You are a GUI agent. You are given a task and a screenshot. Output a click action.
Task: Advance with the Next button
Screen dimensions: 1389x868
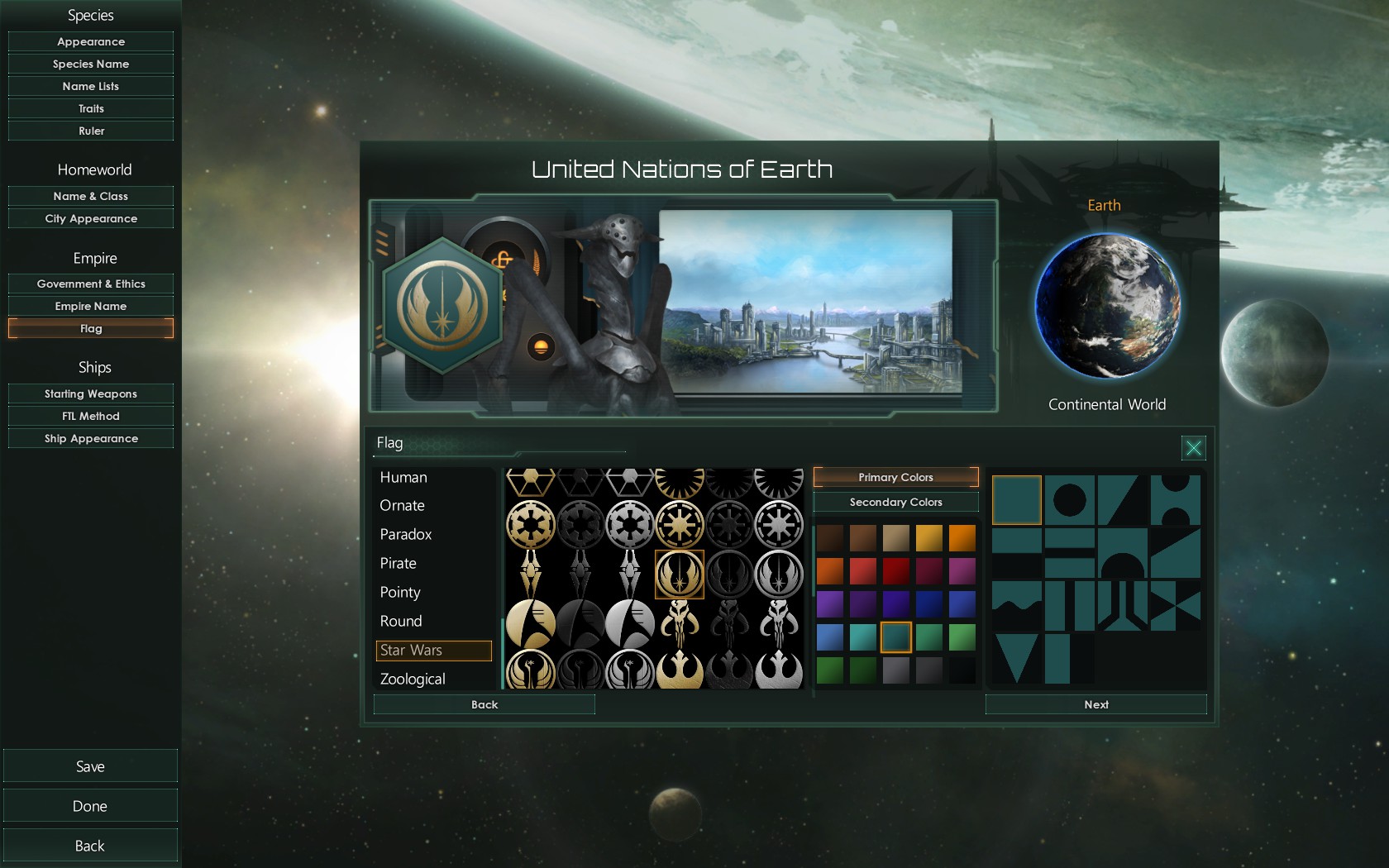pos(1095,704)
